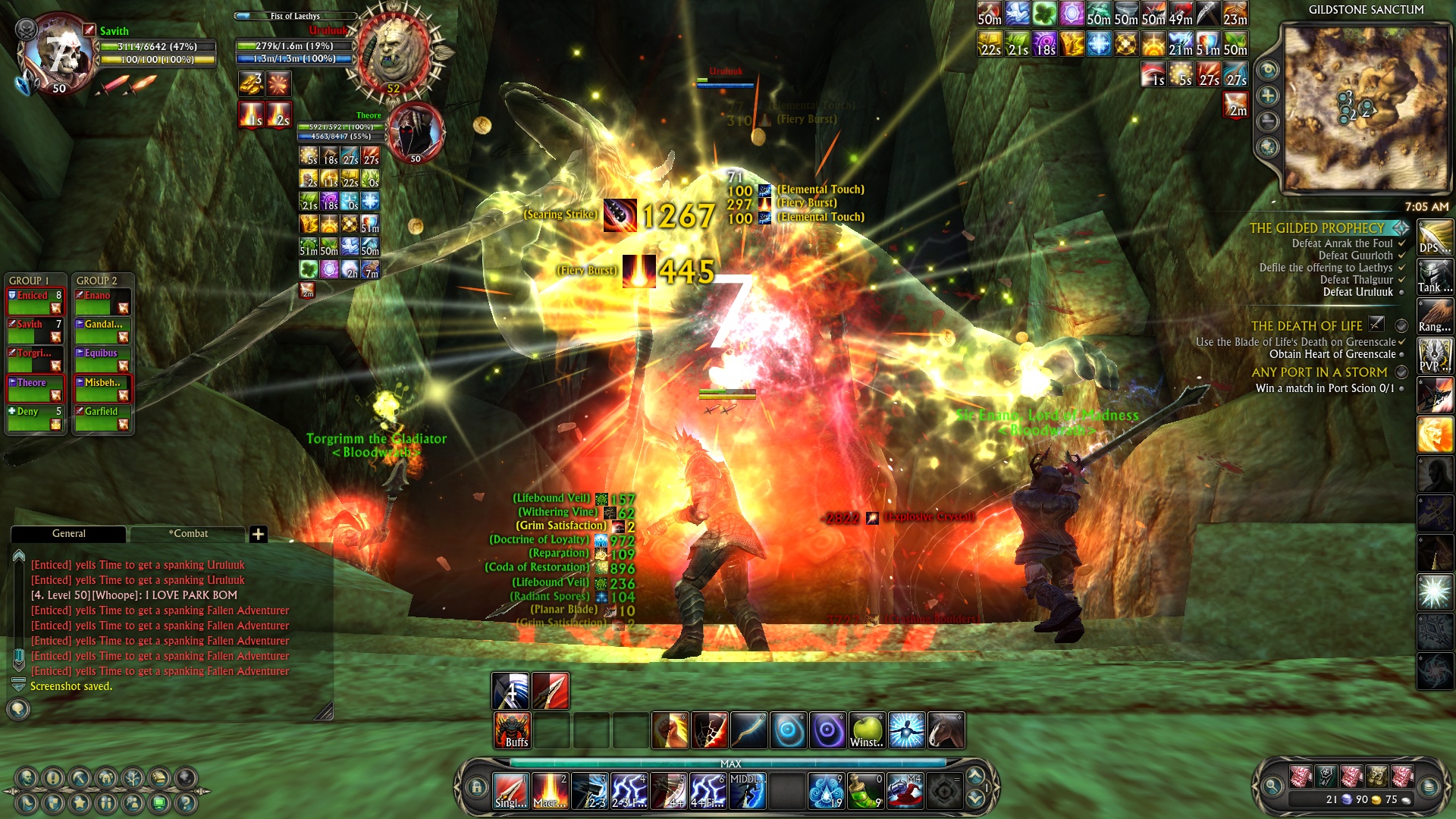
Task: Open The Gilded Prophecy quest entry
Action: click(1316, 228)
